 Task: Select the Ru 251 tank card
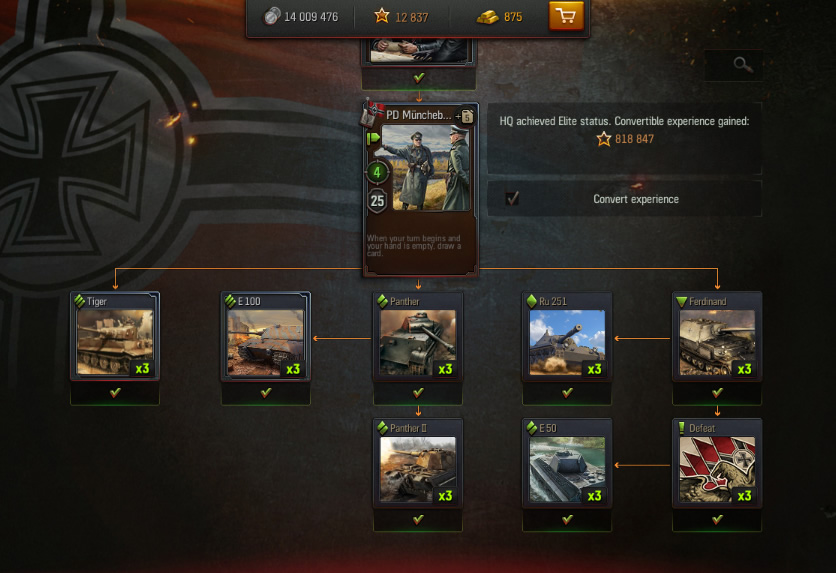coord(567,336)
